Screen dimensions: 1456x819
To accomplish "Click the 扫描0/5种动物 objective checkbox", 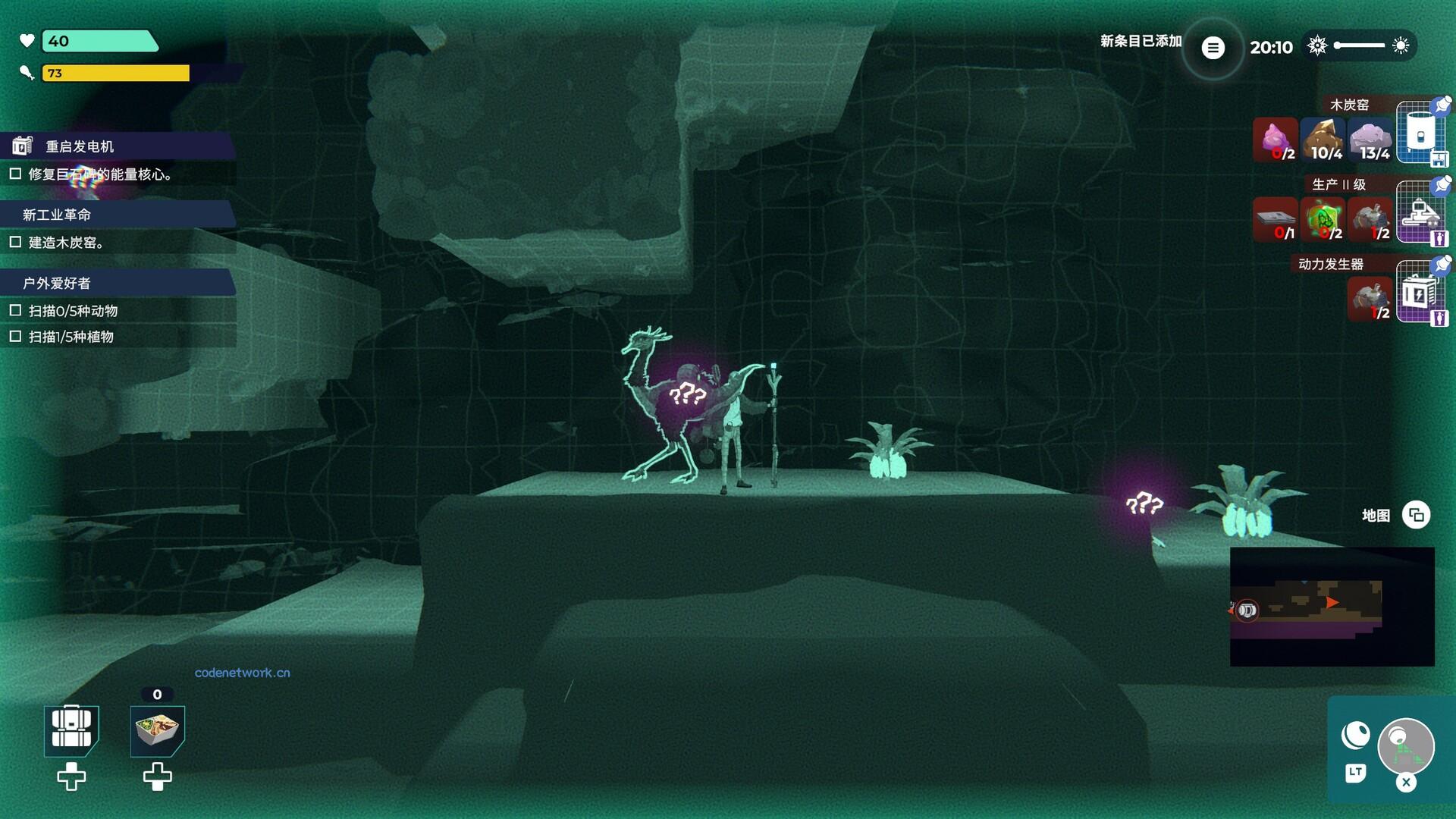I will [x=15, y=310].
